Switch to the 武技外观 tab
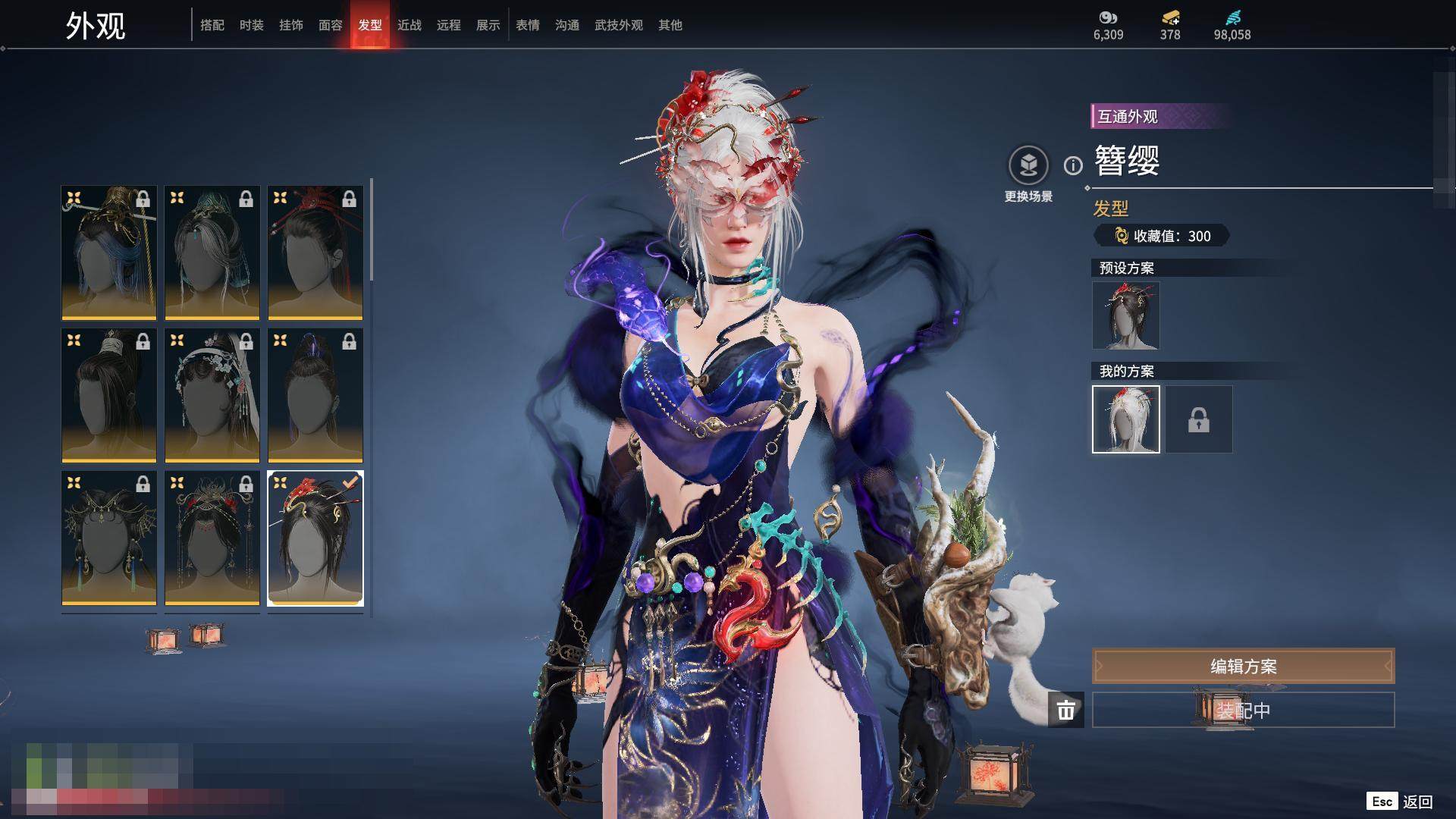Viewport: 1456px width, 819px height. pos(619,25)
